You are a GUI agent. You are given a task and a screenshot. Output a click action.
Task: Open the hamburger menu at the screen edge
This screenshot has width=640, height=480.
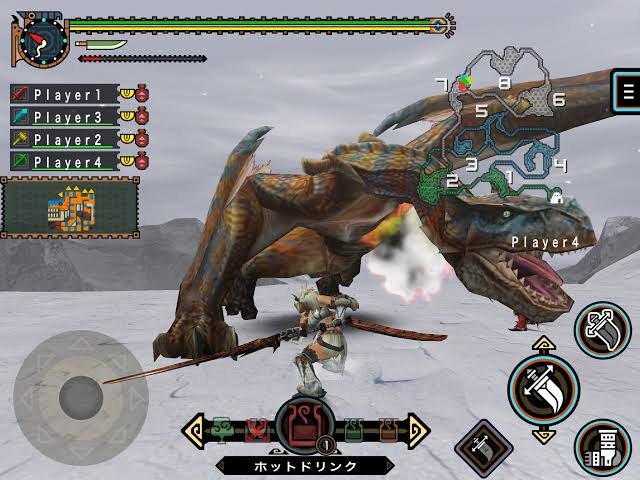(x=628, y=92)
